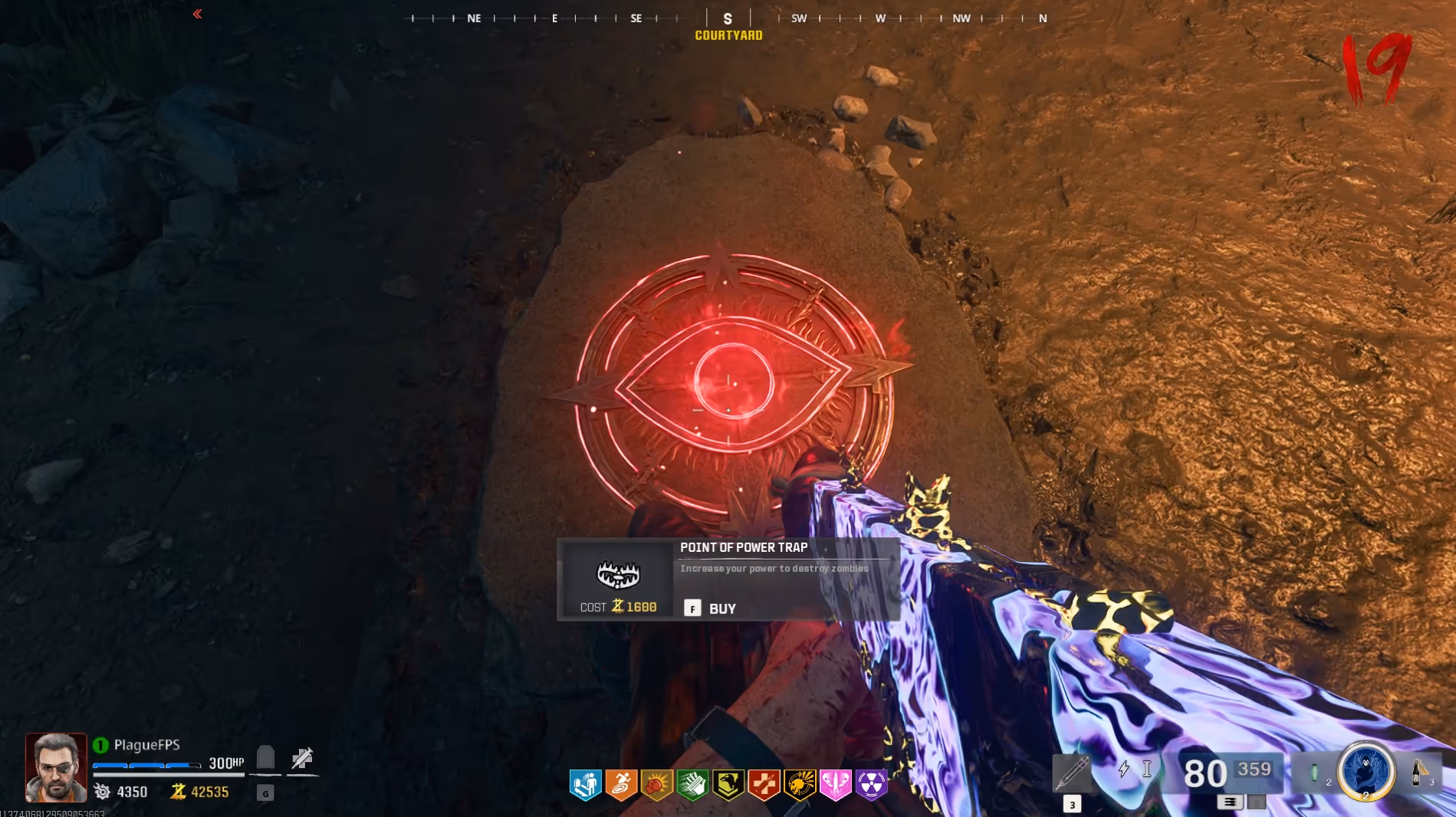Choose the purple radiation PhD Flopper perk
This screenshot has height=817, width=1456.
[x=871, y=785]
